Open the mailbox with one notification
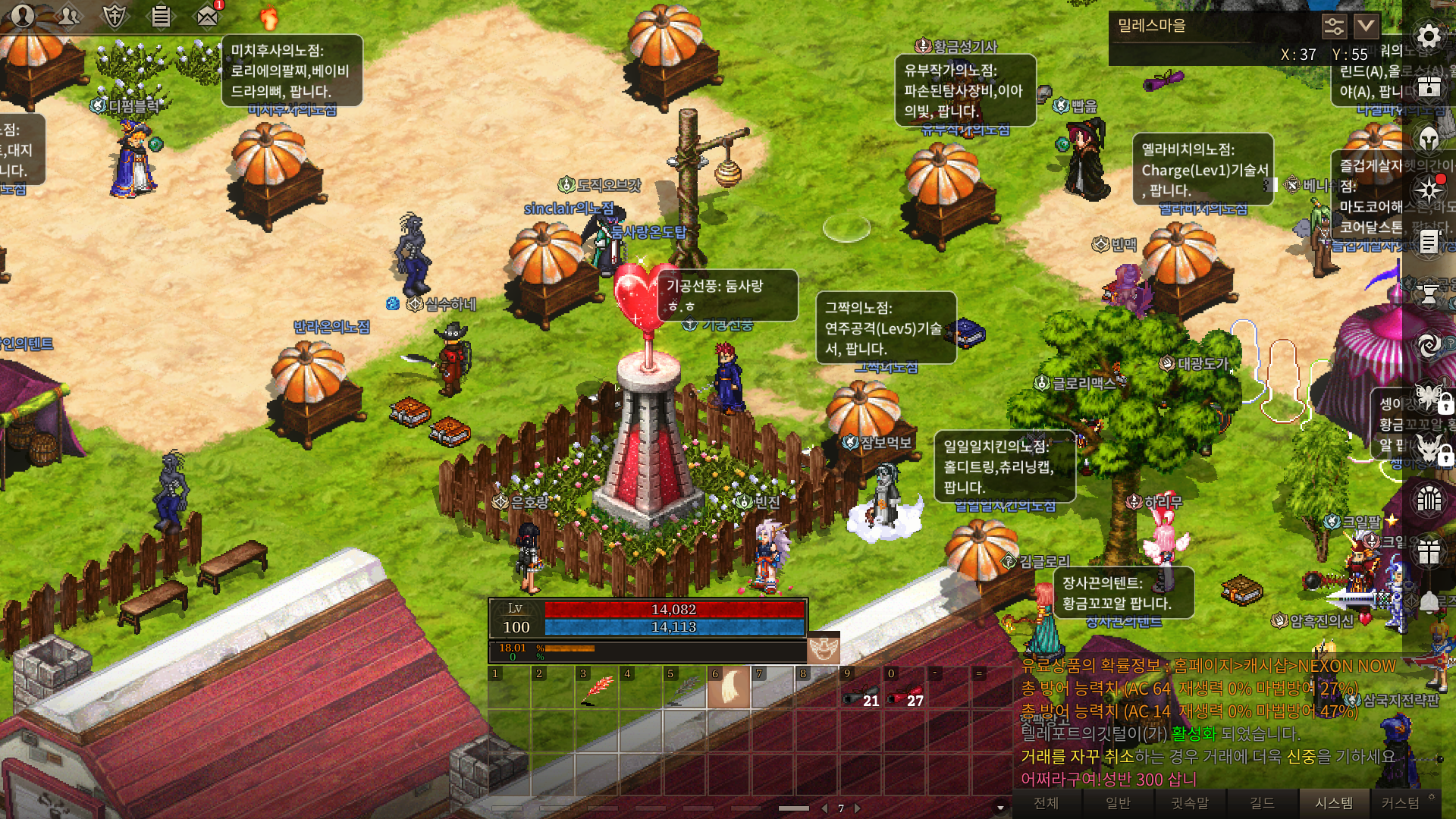 [x=208, y=15]
